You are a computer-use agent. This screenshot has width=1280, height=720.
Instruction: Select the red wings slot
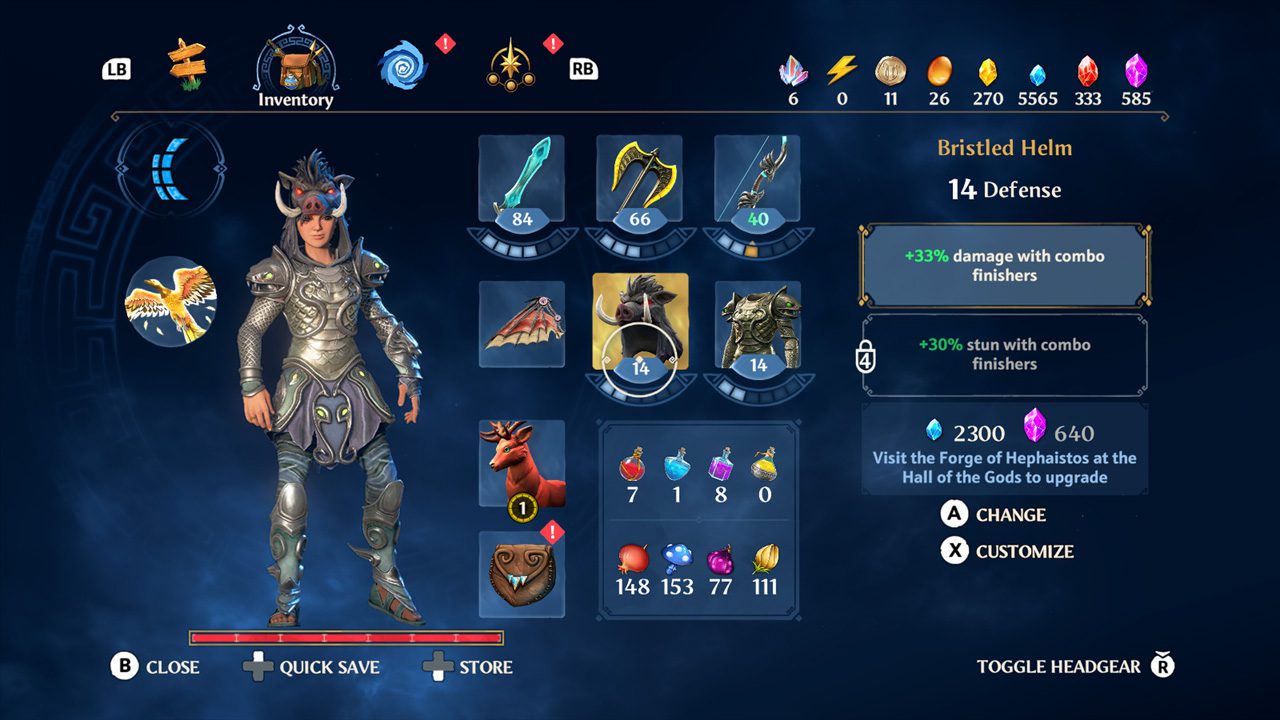click(521, 325)
